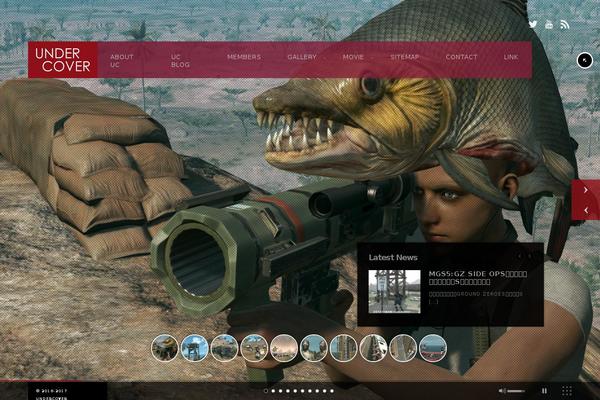This screenshot has height=400, width=600.
Task: Open the Movie section
Action: 353,57
